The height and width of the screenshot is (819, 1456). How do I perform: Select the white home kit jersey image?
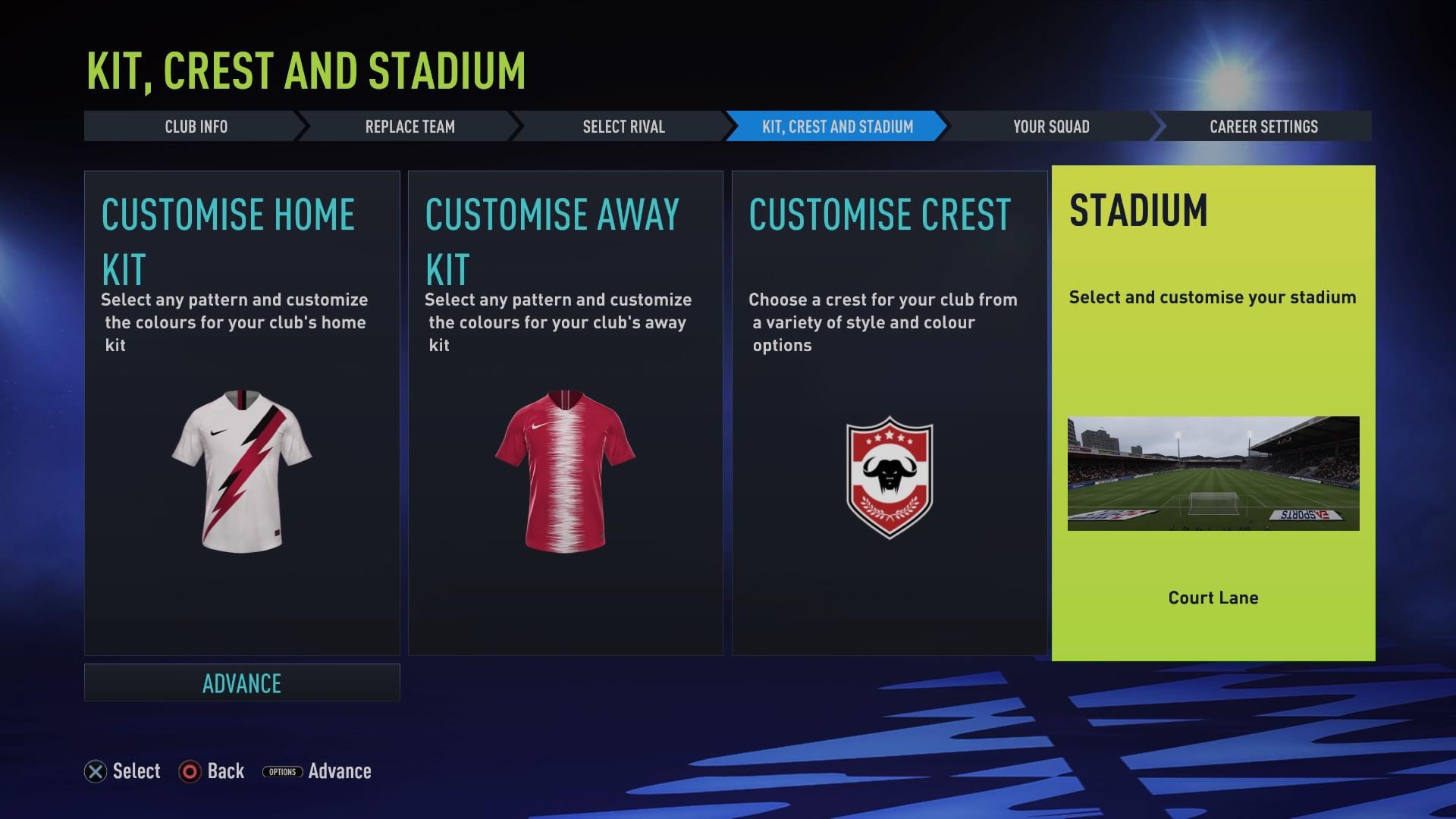click(x=241, y=470)
